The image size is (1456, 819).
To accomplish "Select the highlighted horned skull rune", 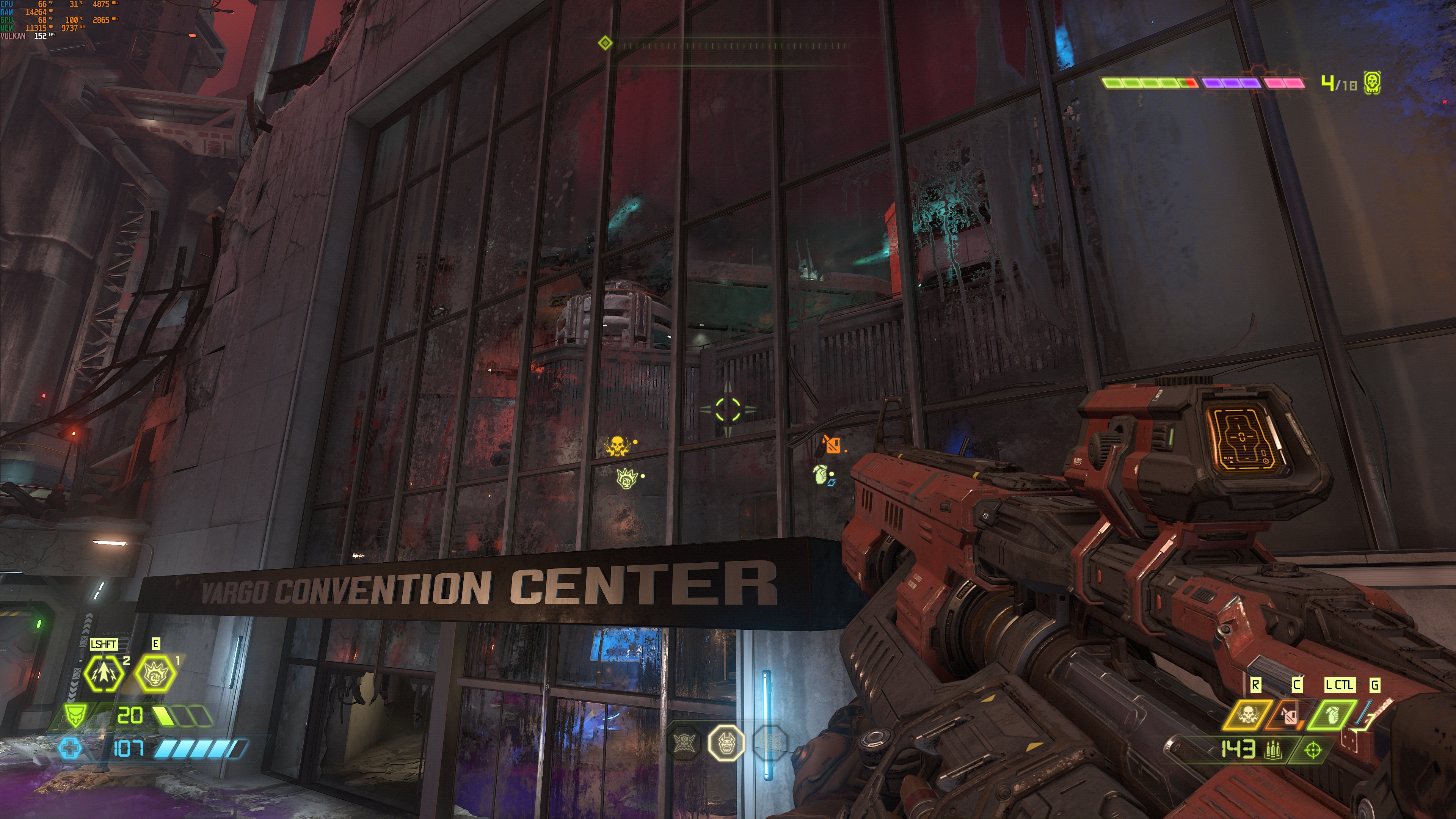I will tap(726, 743).
